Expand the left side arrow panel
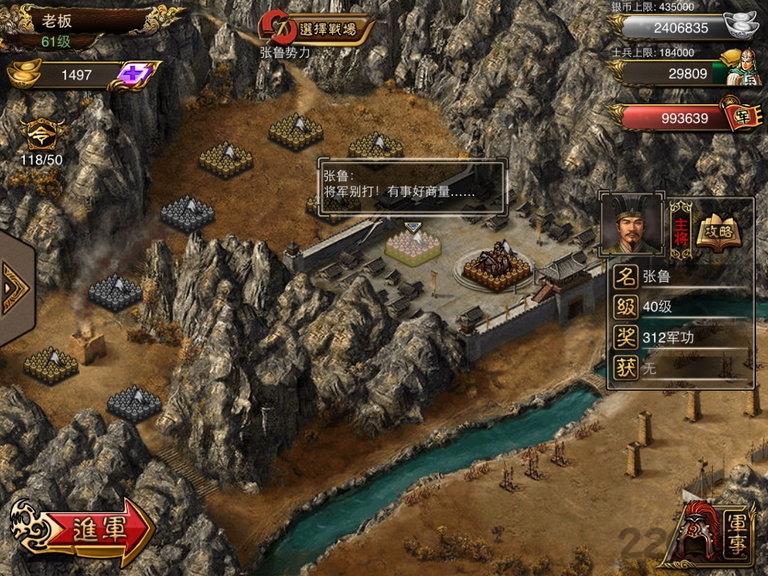 [14, 287]
